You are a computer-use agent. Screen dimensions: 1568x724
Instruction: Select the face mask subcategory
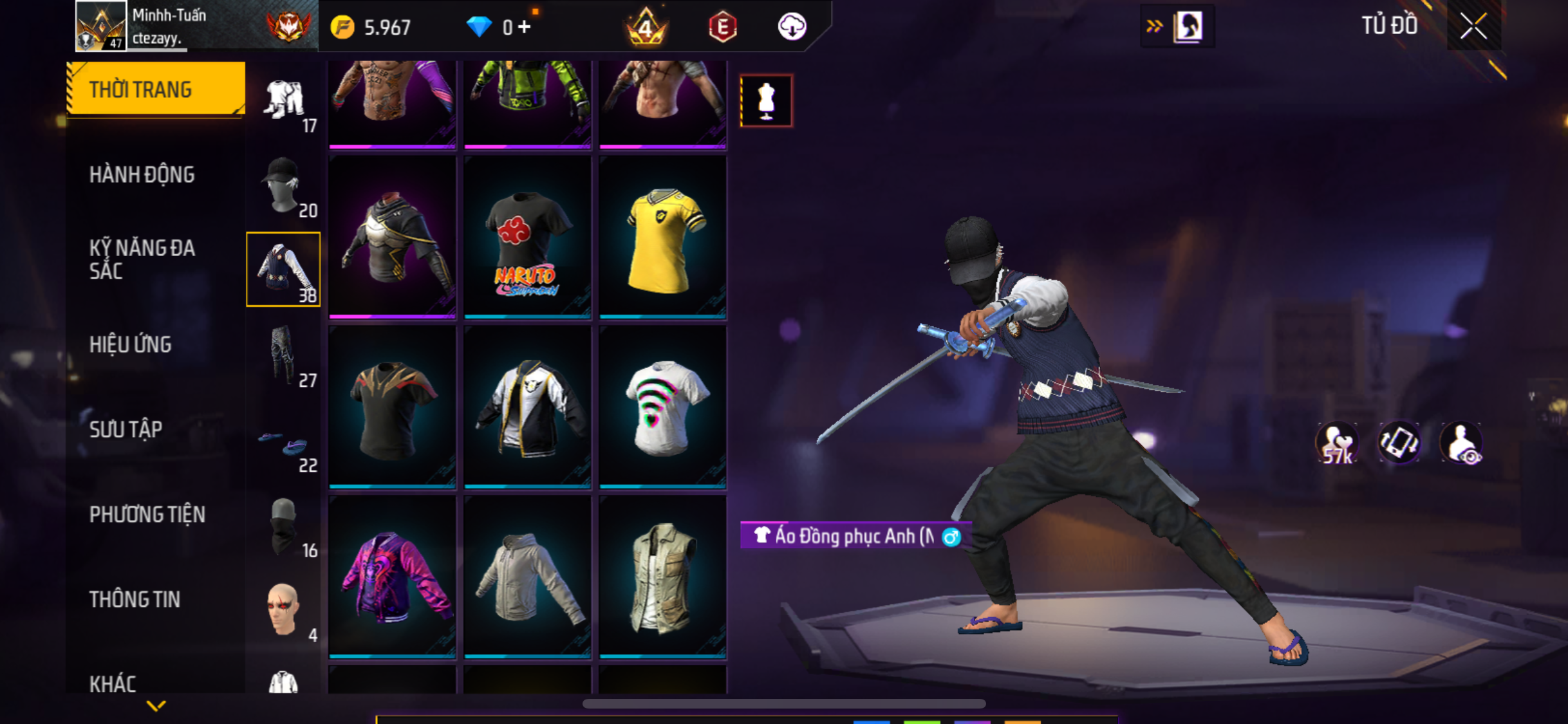tap(283, 526)
